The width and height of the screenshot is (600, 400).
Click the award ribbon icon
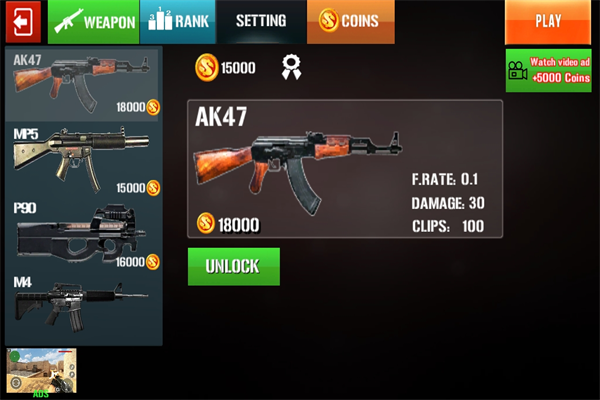(292, 68)
